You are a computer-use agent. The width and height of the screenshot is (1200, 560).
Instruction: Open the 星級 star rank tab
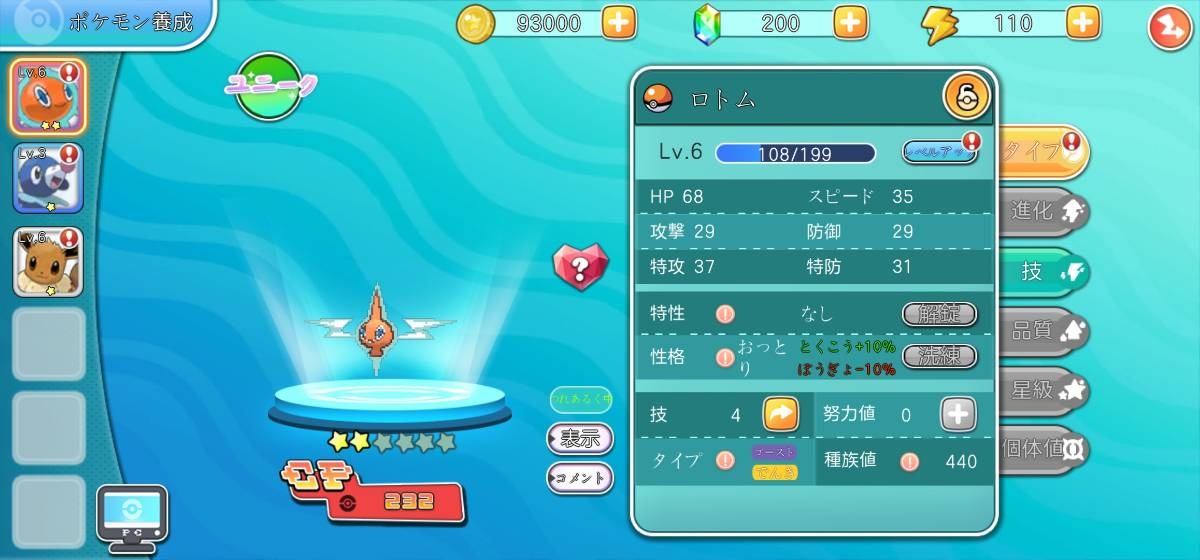pyautogui.click(x=1045, y=391)
